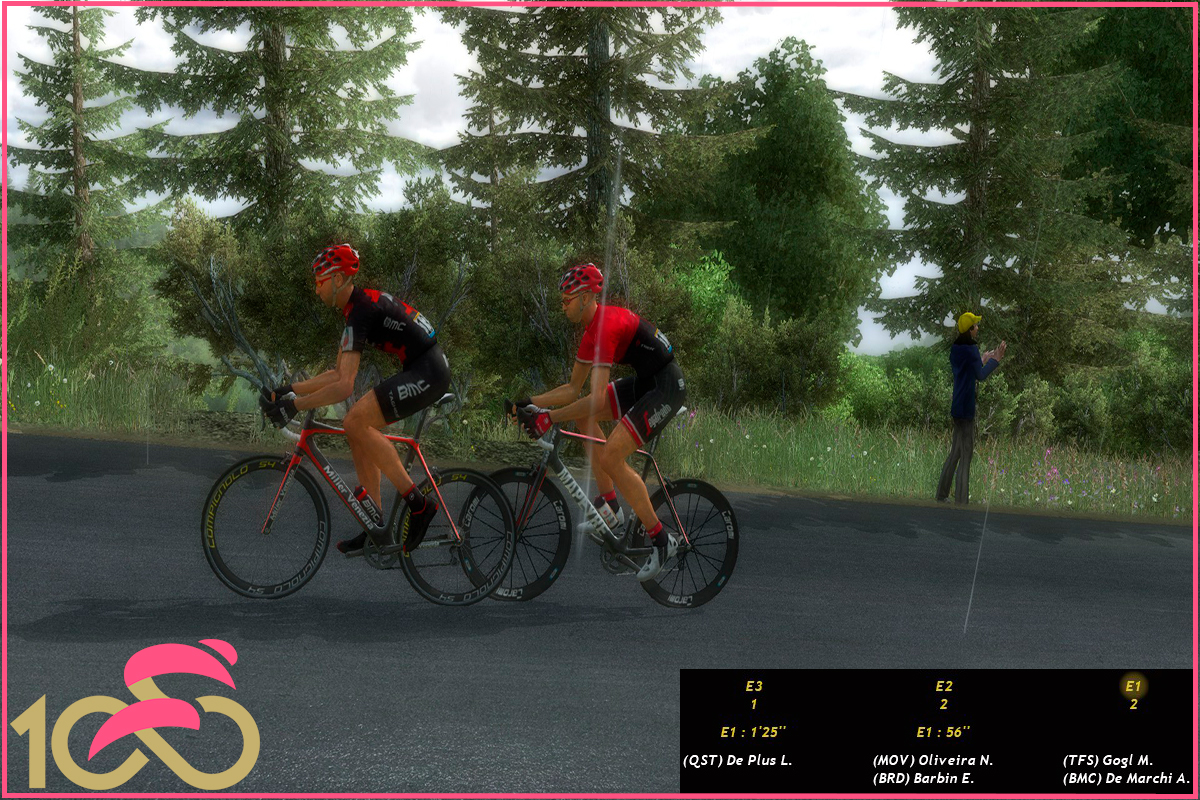1200x800 pixels.
Task: Choose rider Oliveira N. of MOV
Action: point(932,761)
